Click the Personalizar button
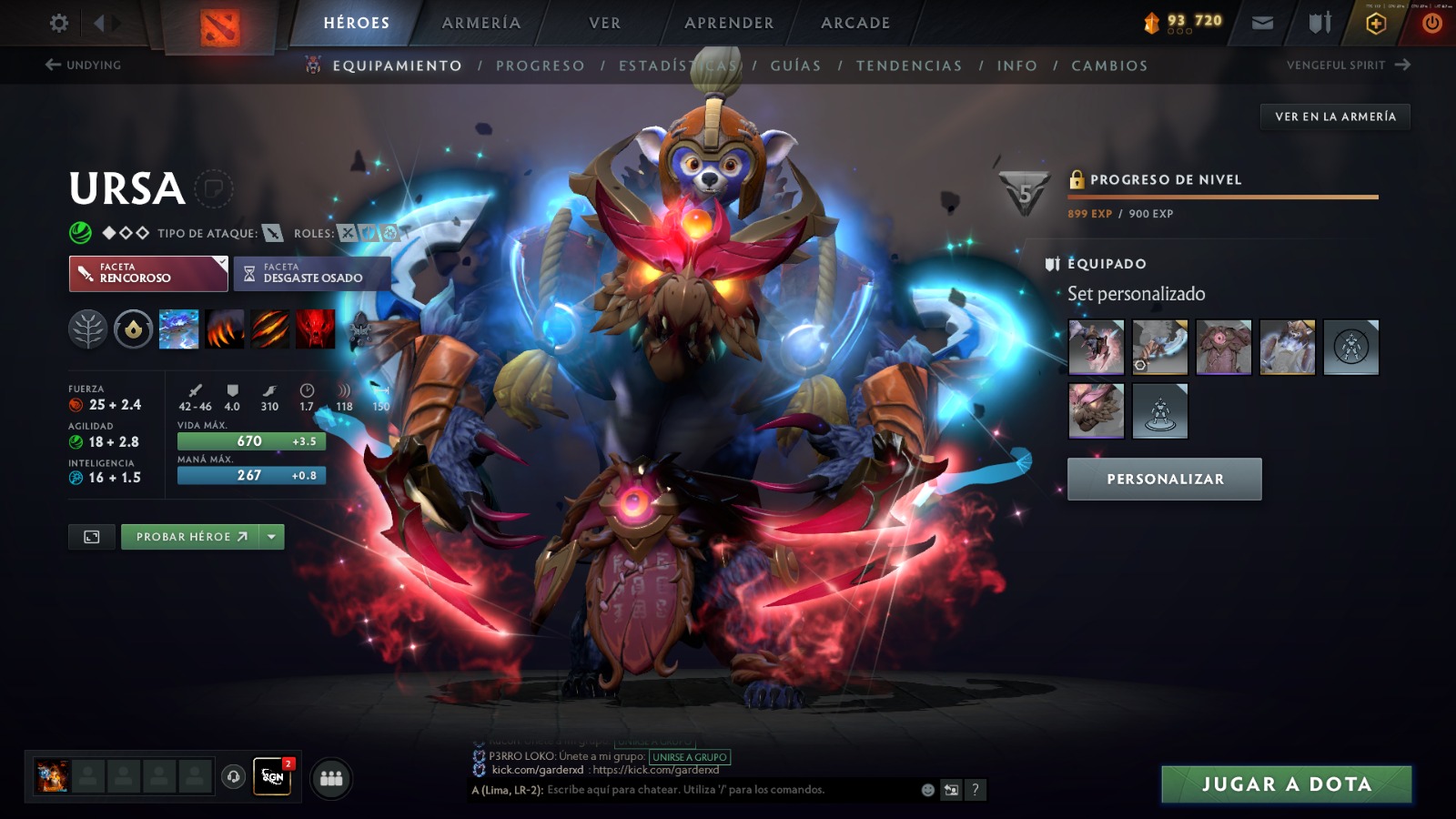This screenshot has width=1456, height=819. pos(1165,479)
